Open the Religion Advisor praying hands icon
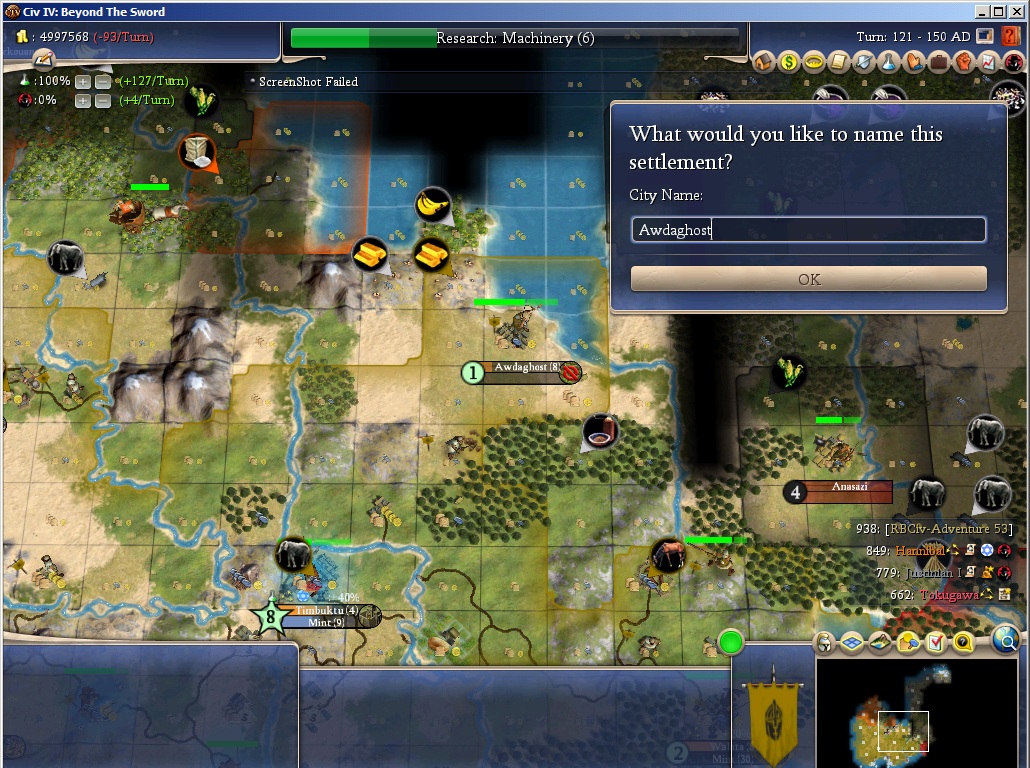 [913, 62]
